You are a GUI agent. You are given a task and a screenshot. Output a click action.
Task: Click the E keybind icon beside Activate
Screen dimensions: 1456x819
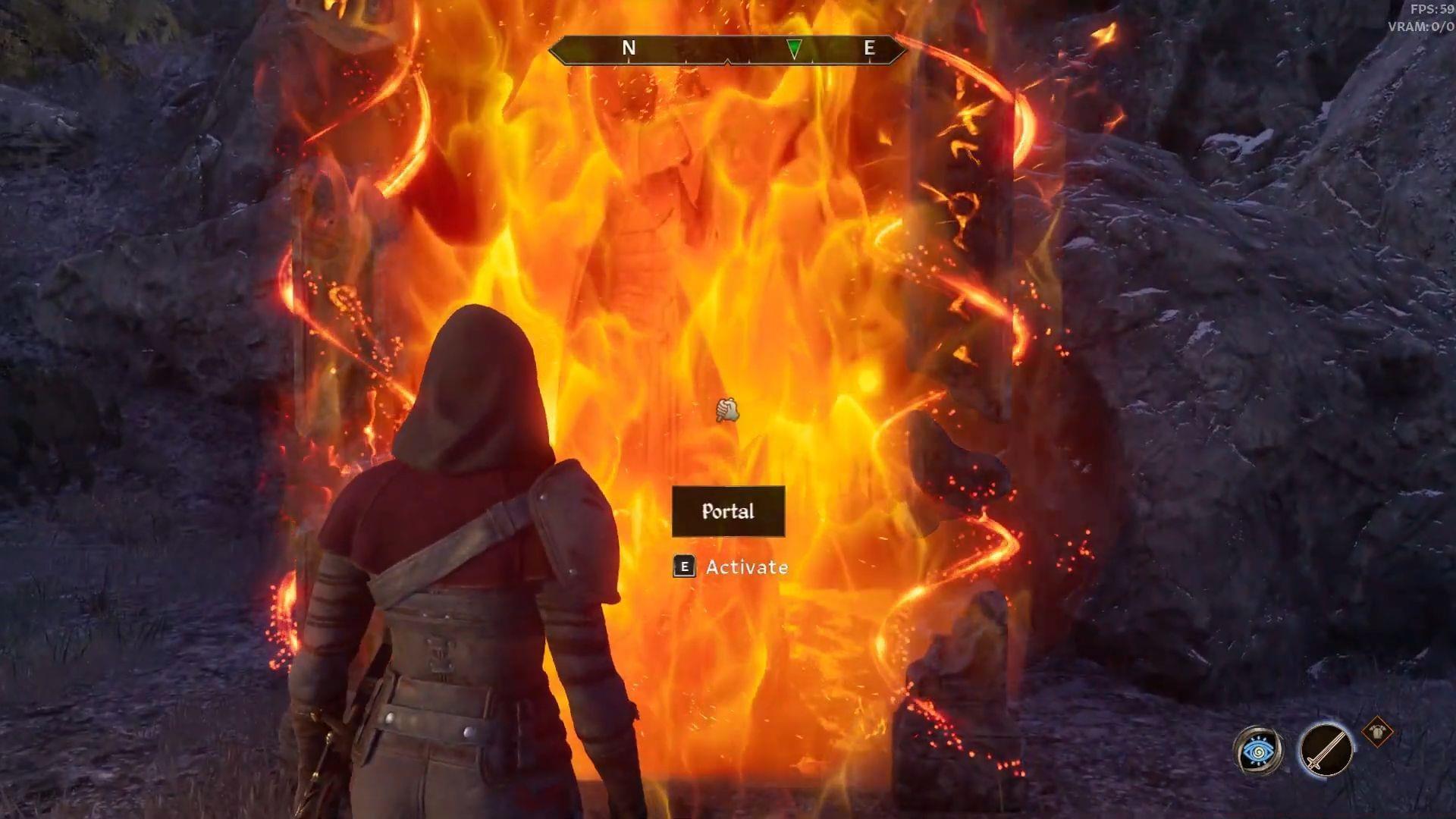[x=683, y=567]
